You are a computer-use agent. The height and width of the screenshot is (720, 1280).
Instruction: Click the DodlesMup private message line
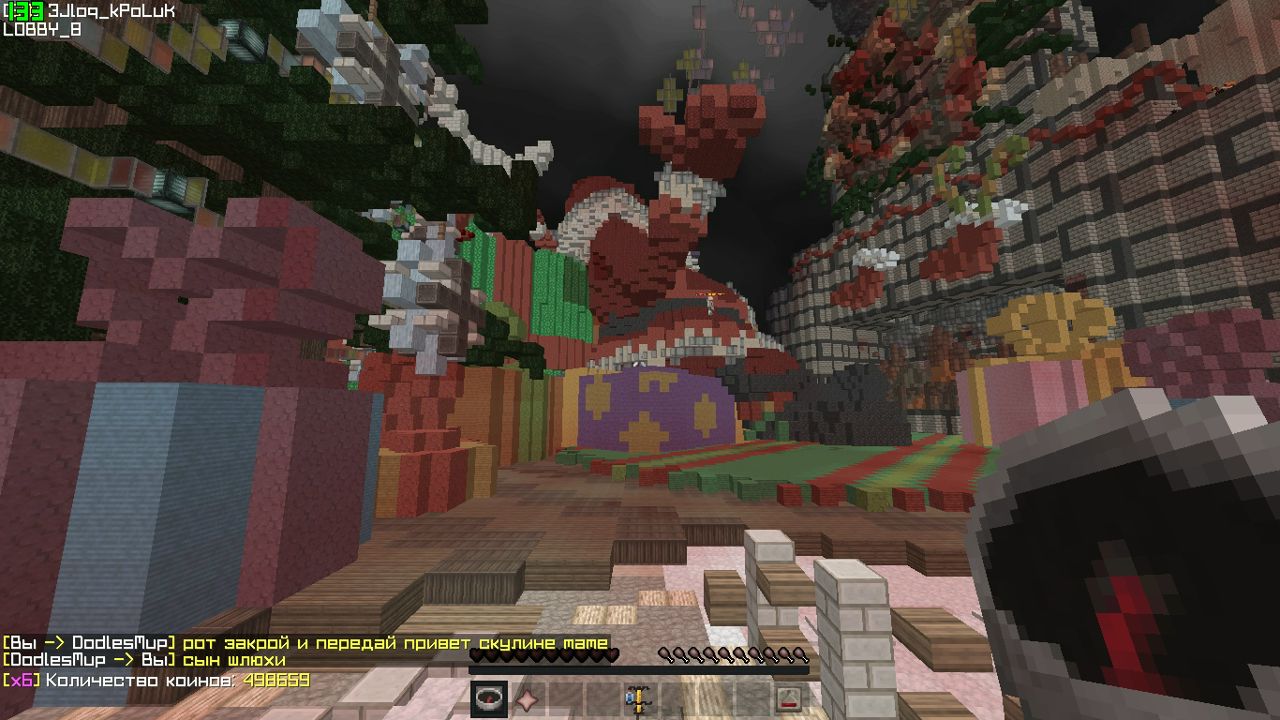[x=145, y=661]
